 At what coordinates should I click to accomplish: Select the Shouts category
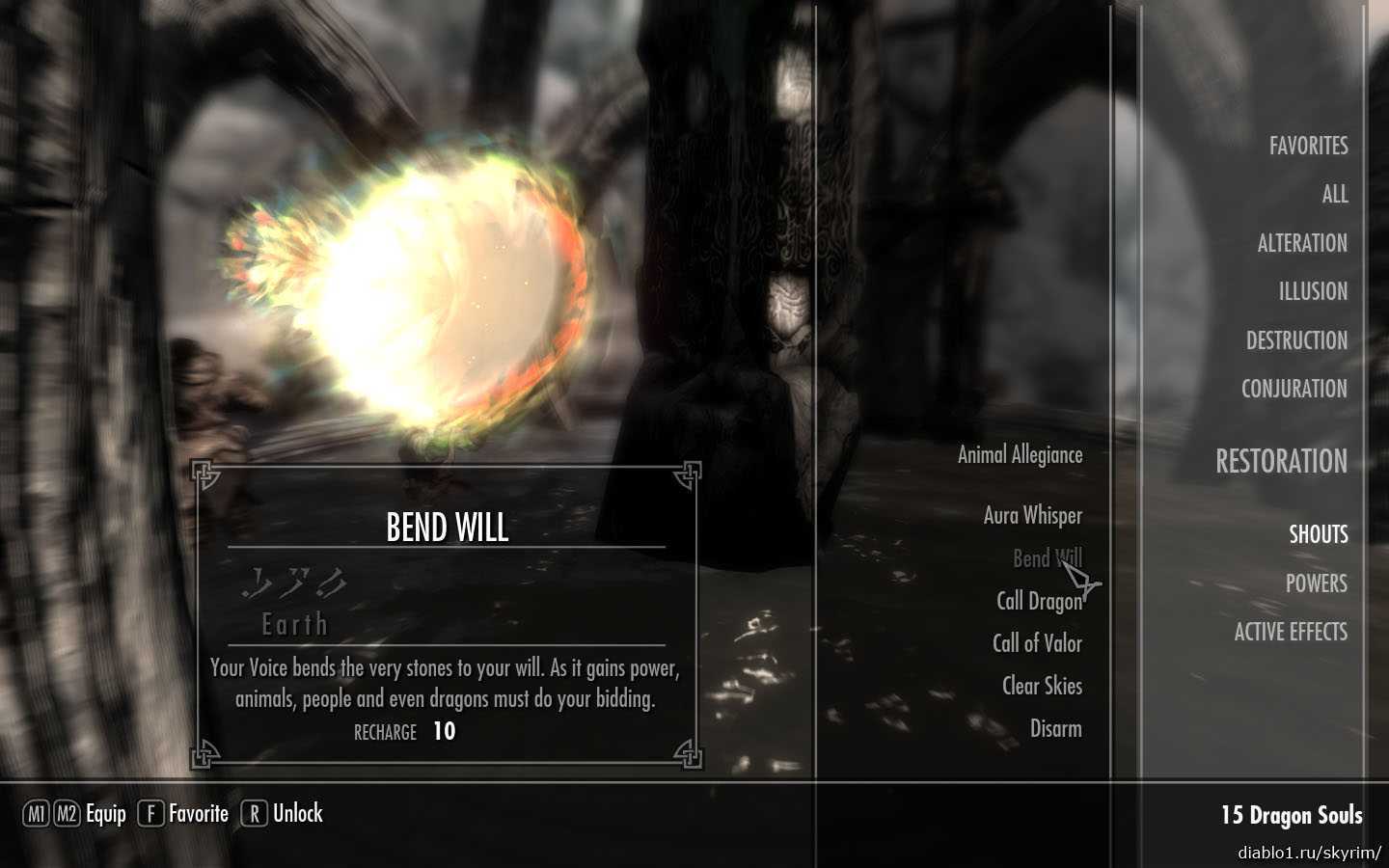click(1318, 534)
